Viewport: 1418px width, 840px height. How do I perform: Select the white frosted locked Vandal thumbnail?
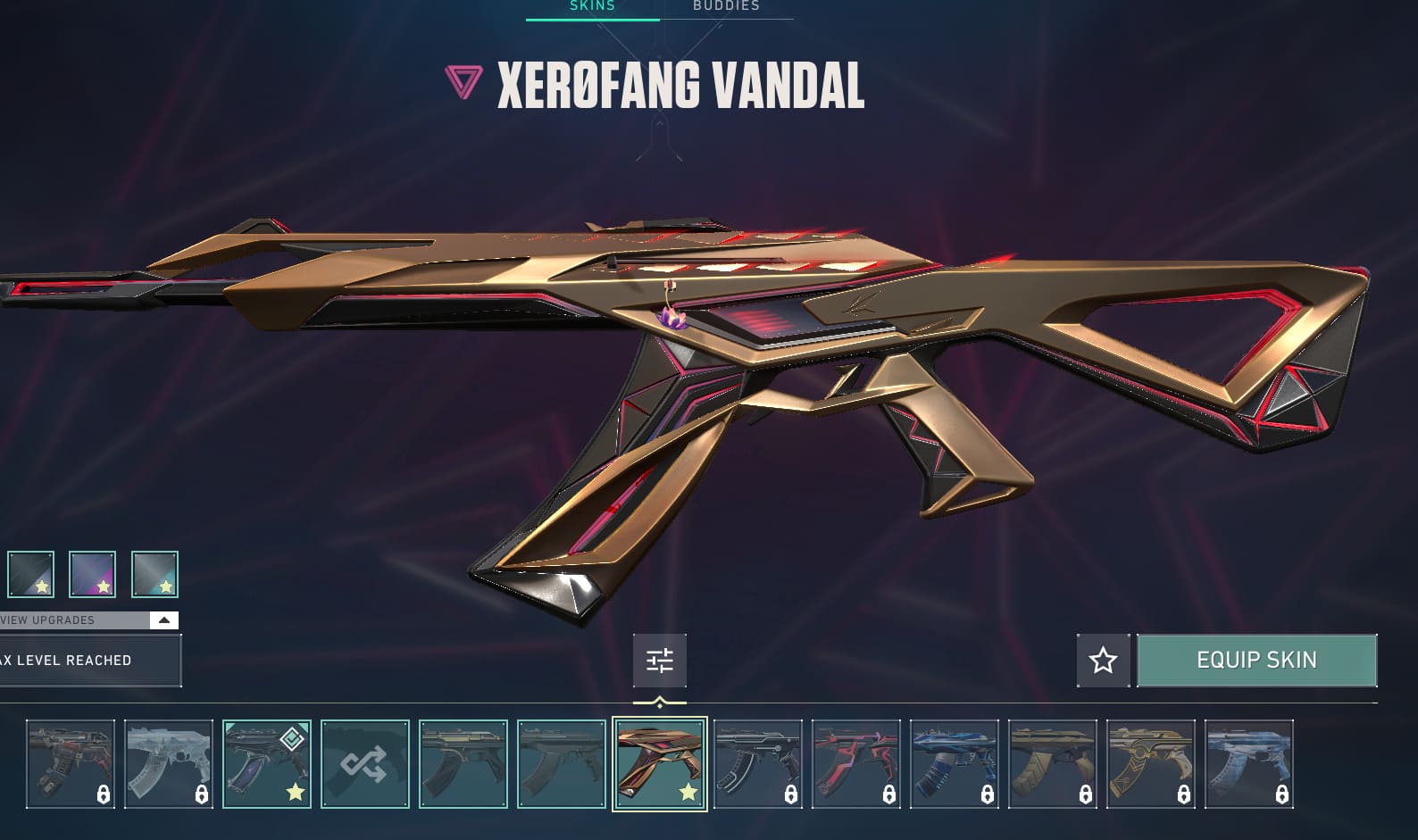click(169, 764)
